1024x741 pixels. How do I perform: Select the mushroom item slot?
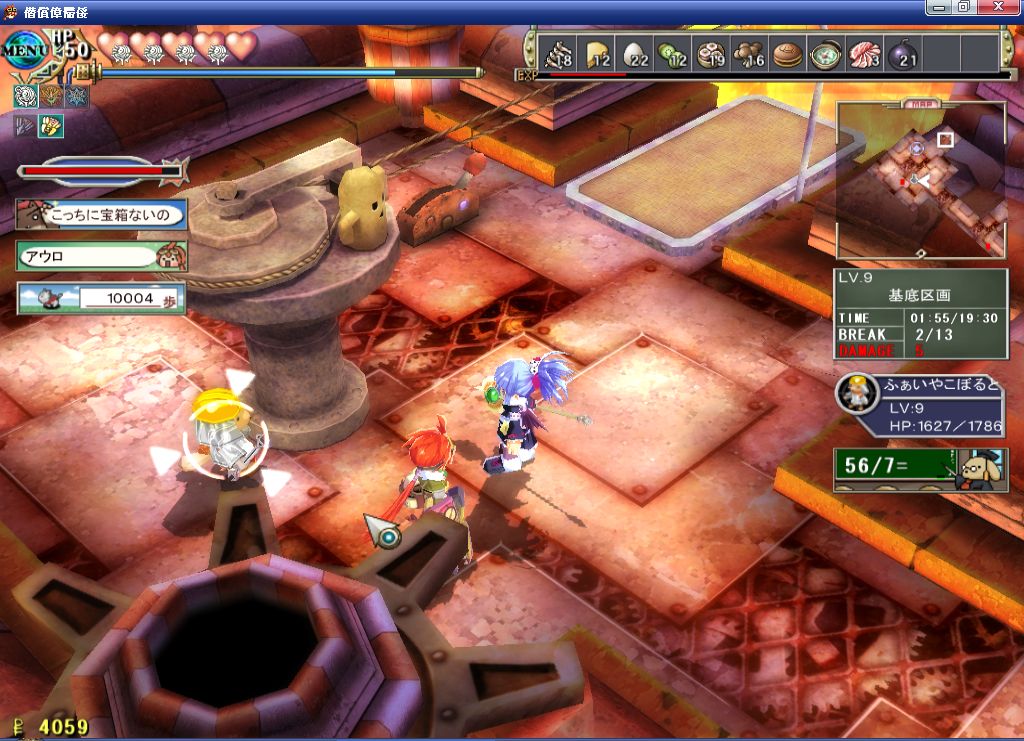[x=749, y=53]
